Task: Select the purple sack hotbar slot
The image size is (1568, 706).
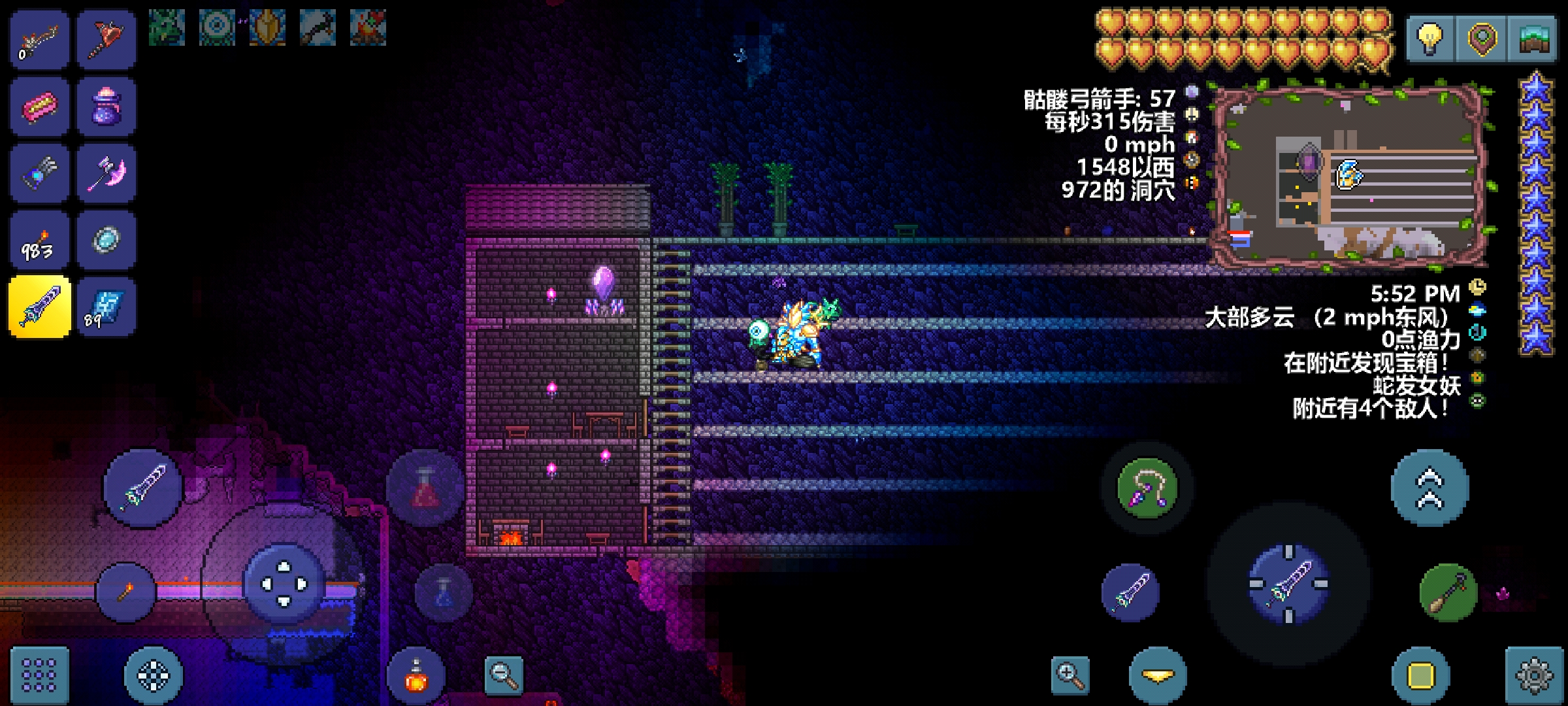Action: pyautogui.click(x=106, y=107)
